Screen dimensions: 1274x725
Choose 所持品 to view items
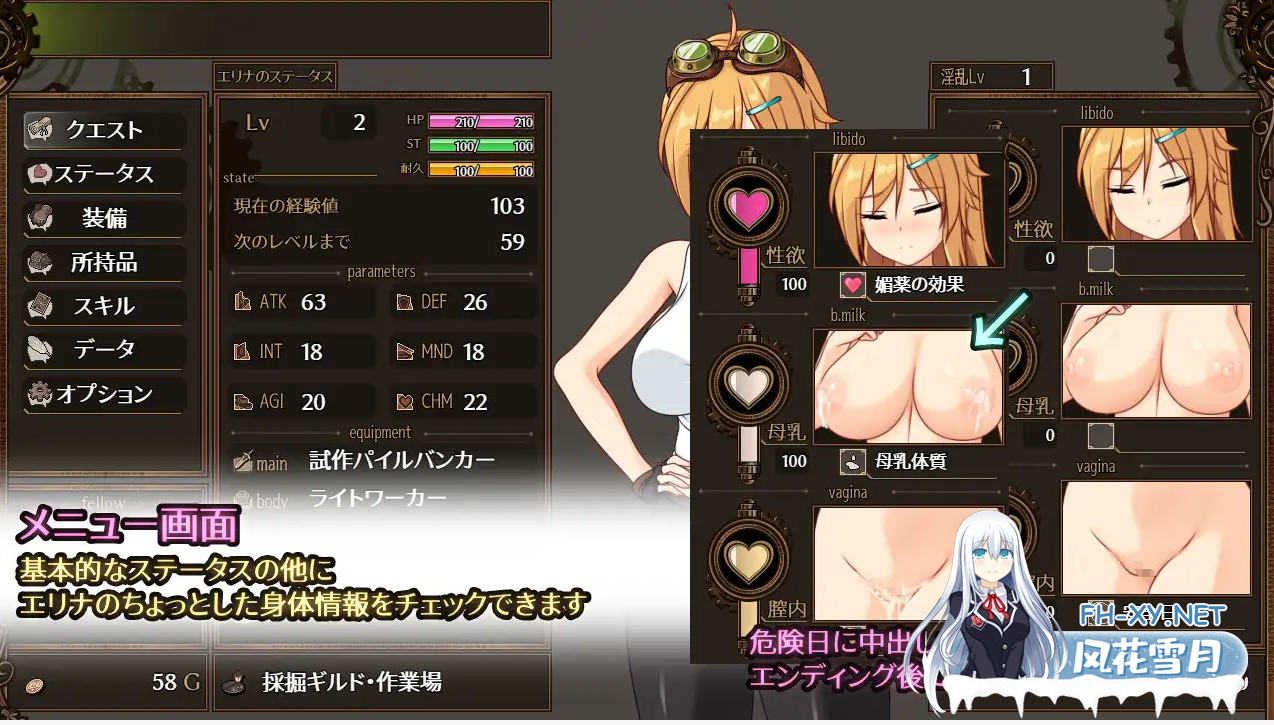104,262
